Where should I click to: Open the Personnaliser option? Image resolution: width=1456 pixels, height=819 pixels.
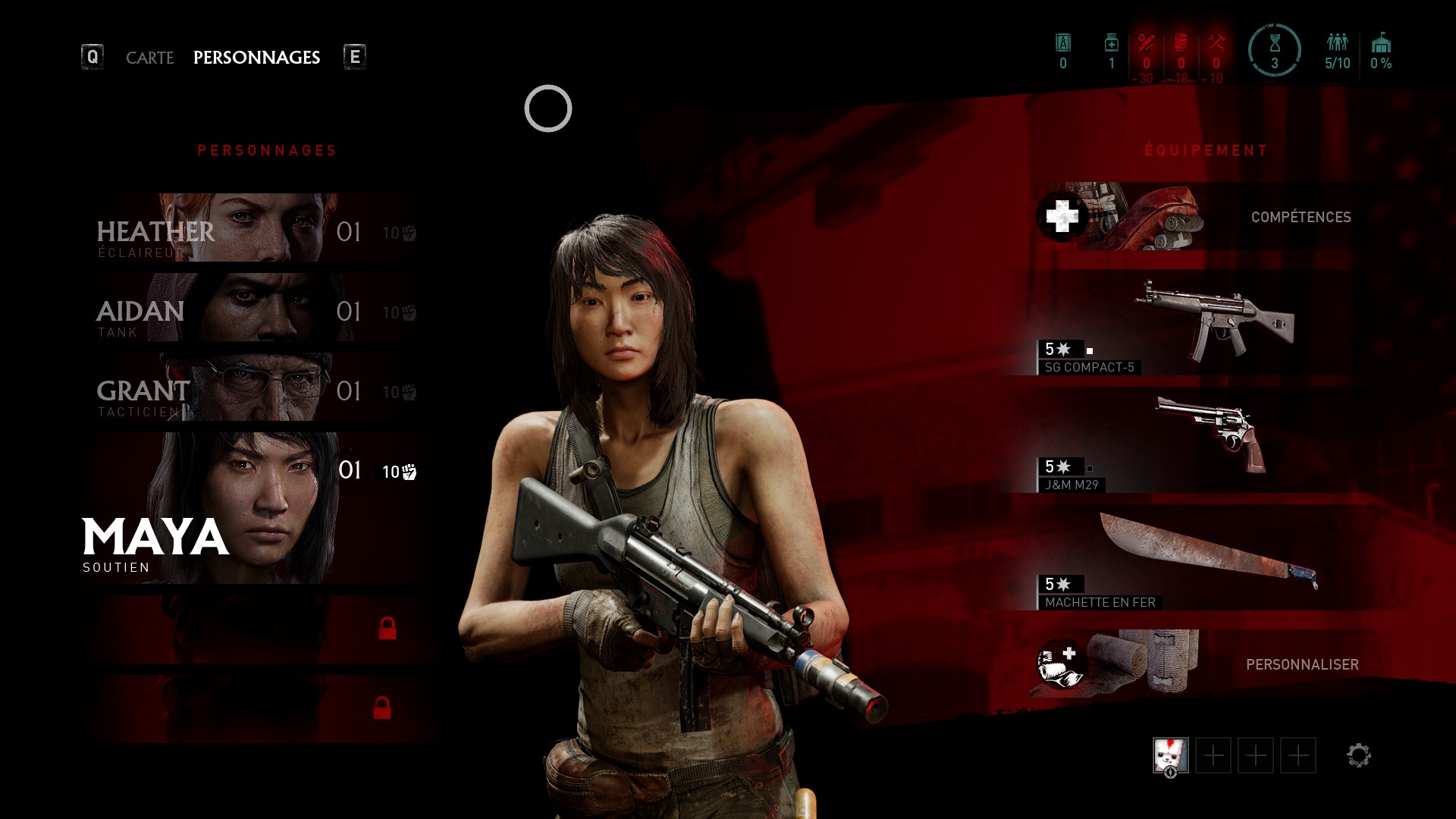(x=1213, y=664)
